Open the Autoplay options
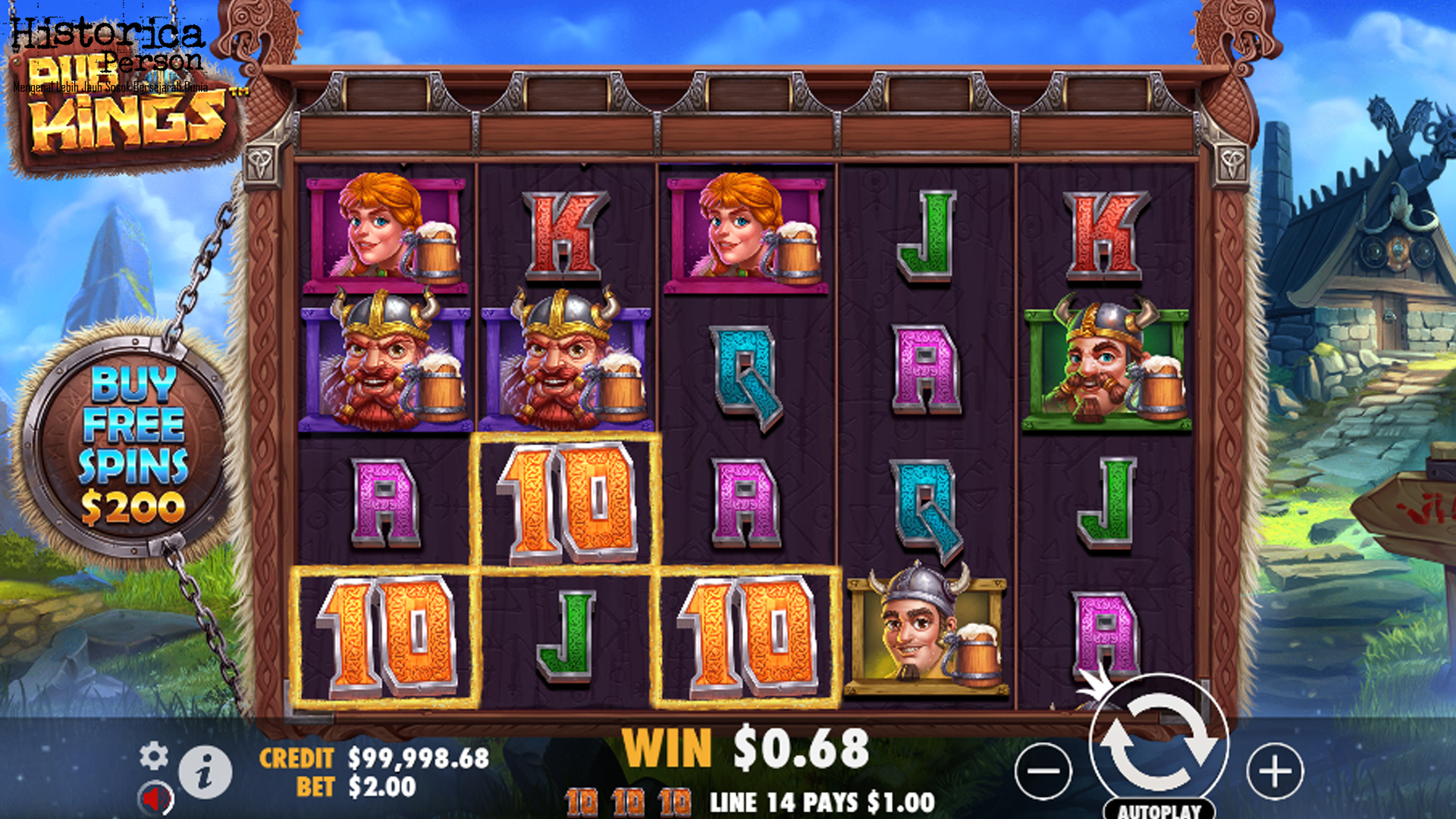 [1159, 810]
